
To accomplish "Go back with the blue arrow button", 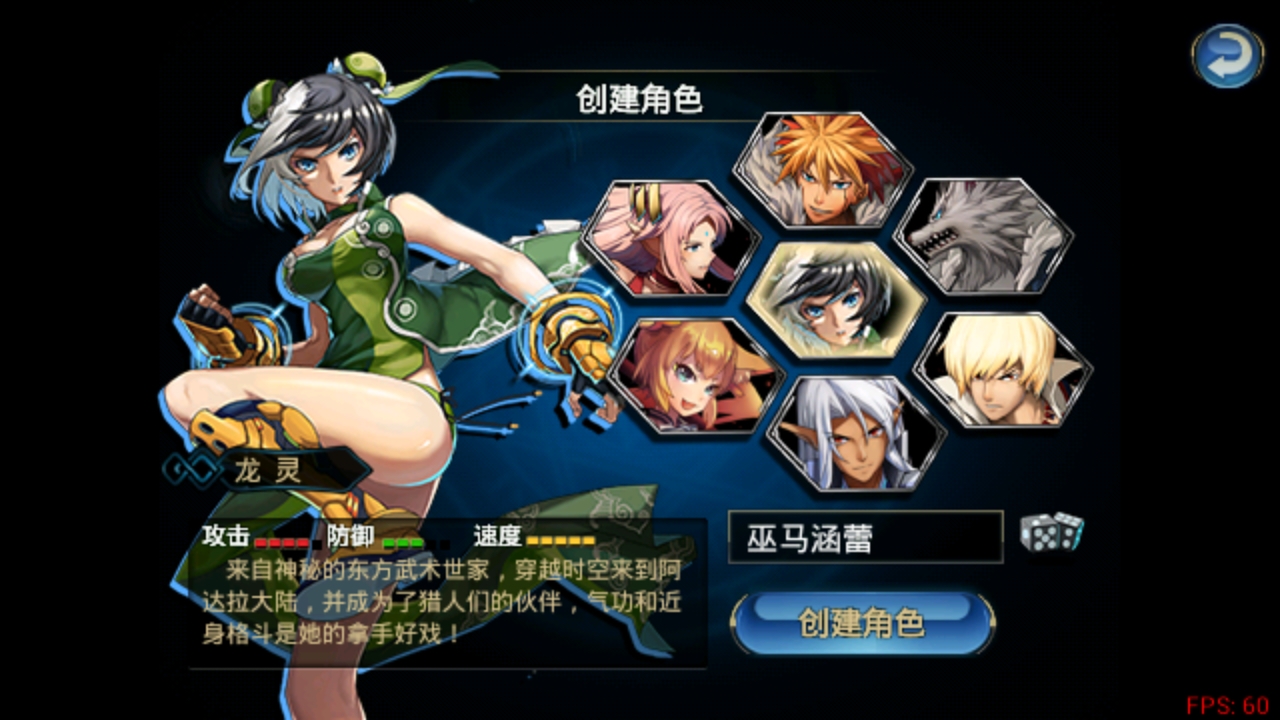I will tap(1227, 56).
